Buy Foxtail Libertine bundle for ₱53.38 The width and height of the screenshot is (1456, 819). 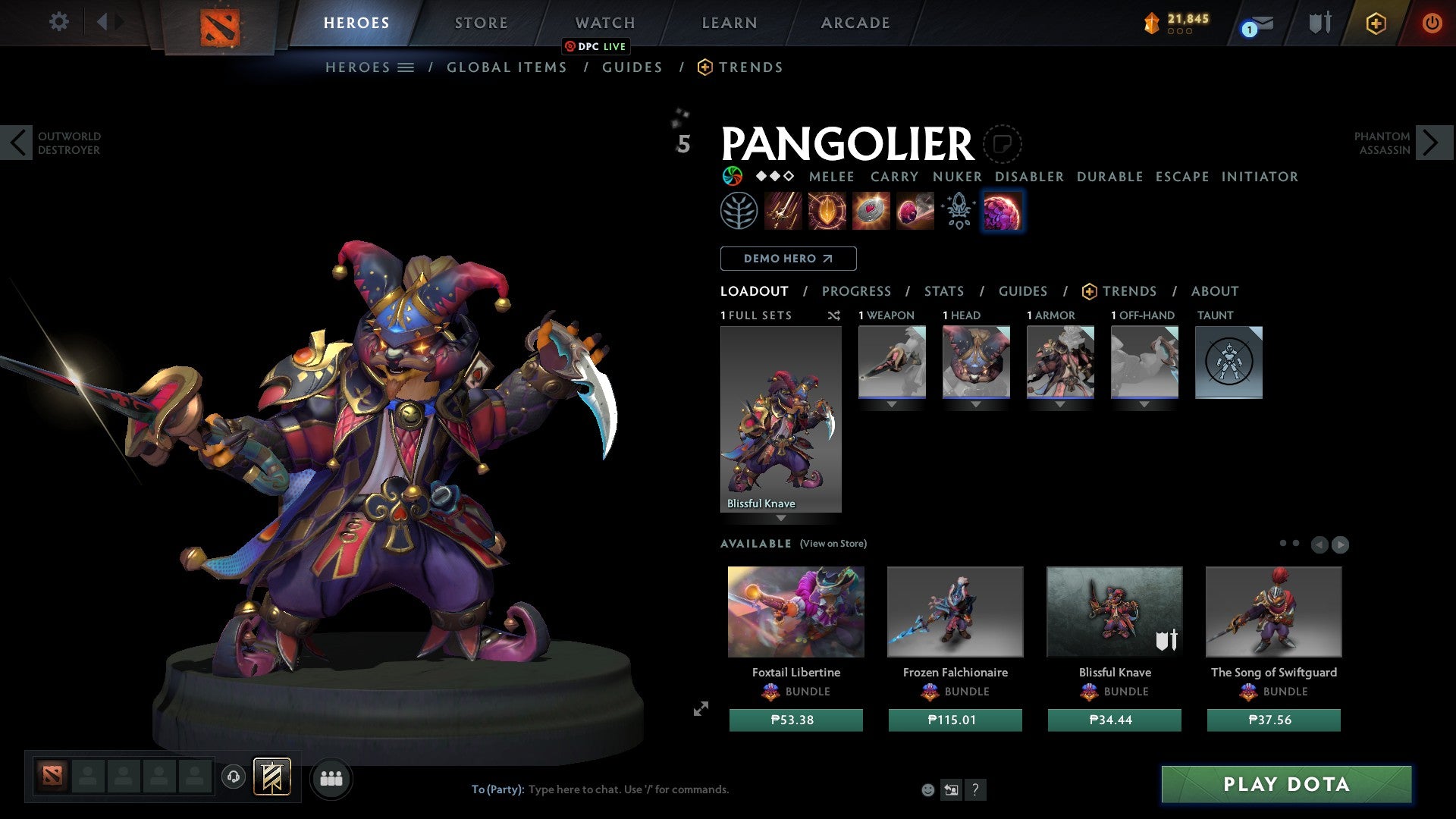[795, 720]
